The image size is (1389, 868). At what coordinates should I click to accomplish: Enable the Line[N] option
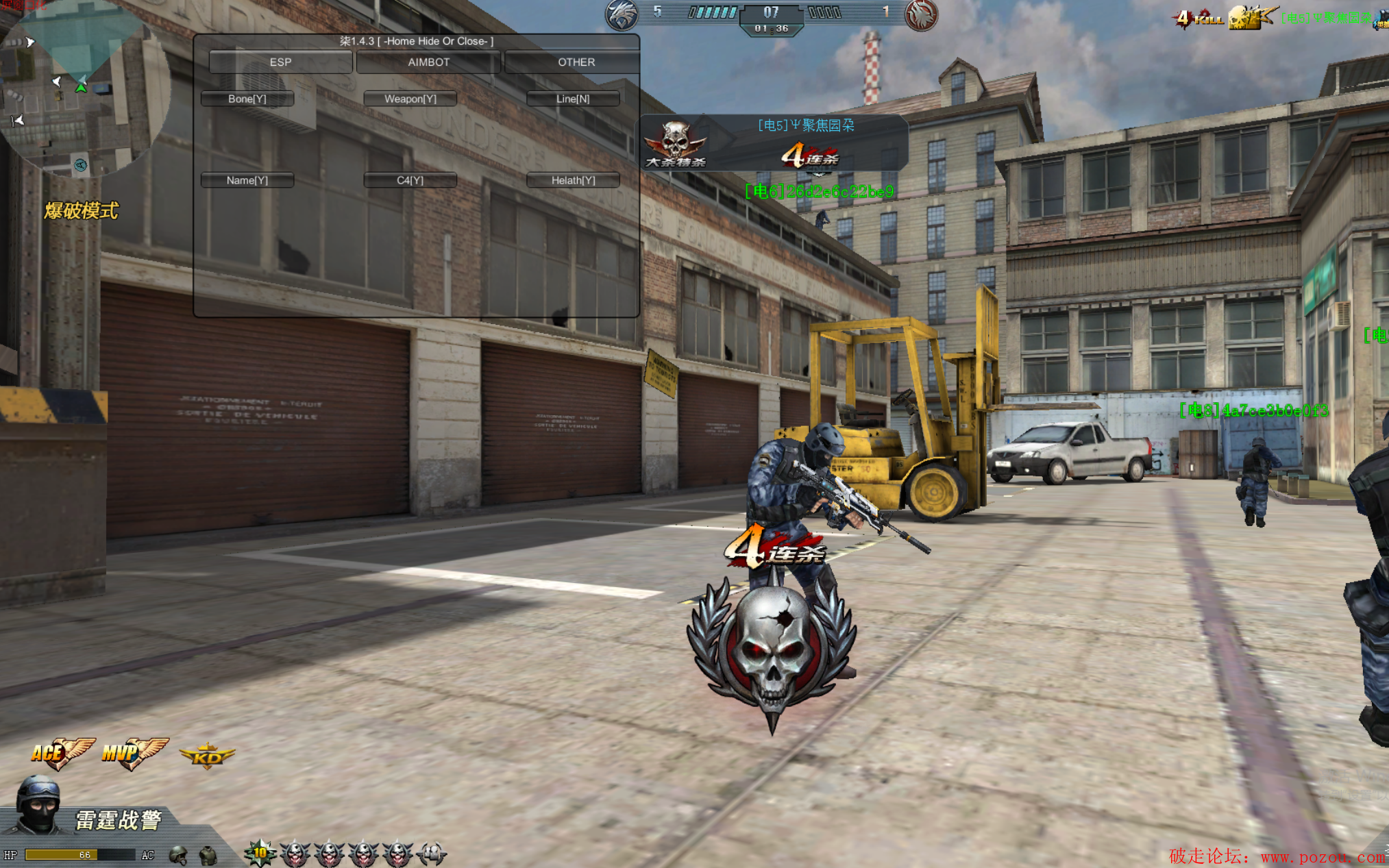click(573, 99)
